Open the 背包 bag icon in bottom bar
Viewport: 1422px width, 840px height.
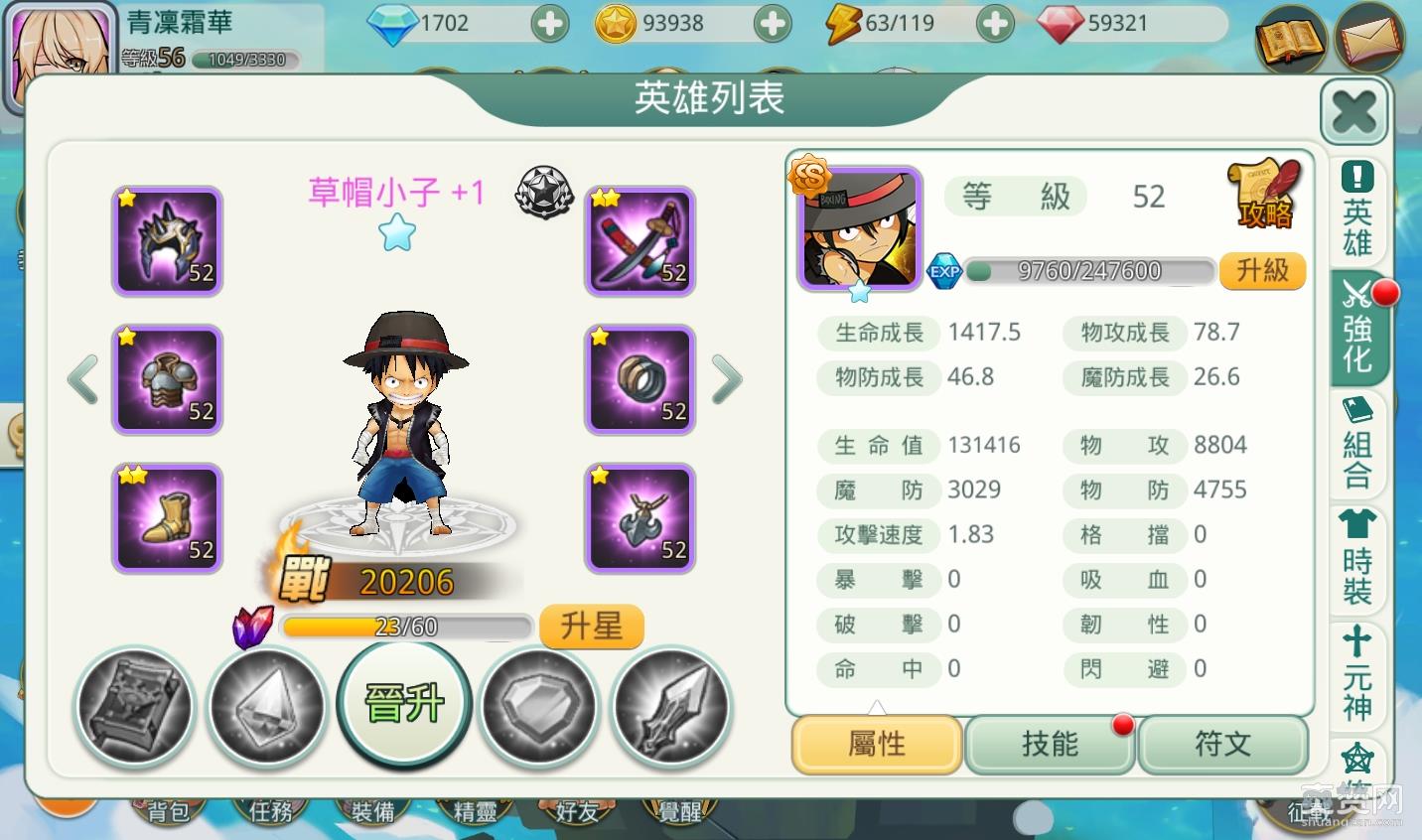(x=169, y=810)
